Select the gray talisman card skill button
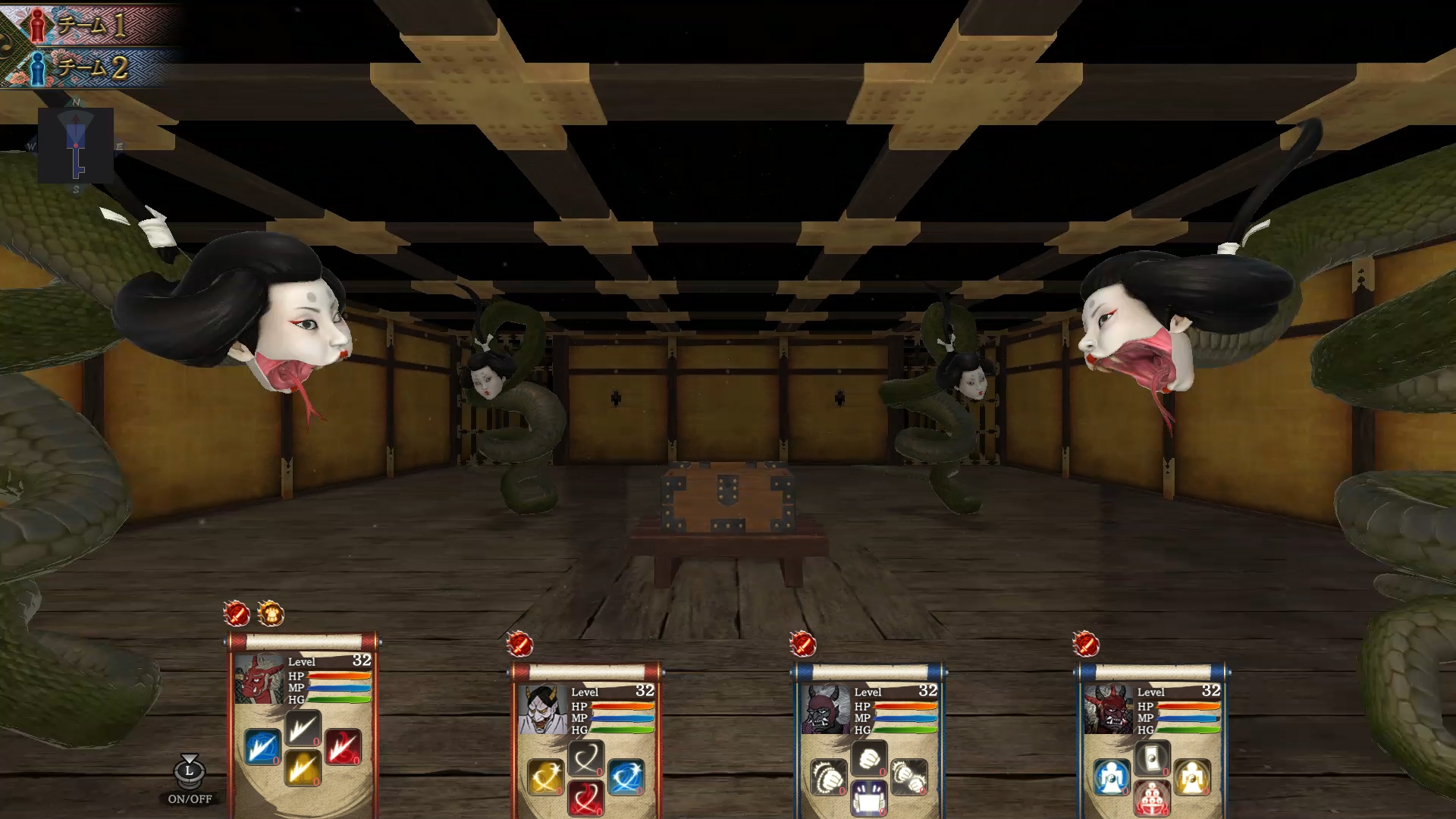 click(x=1153, y=758)
